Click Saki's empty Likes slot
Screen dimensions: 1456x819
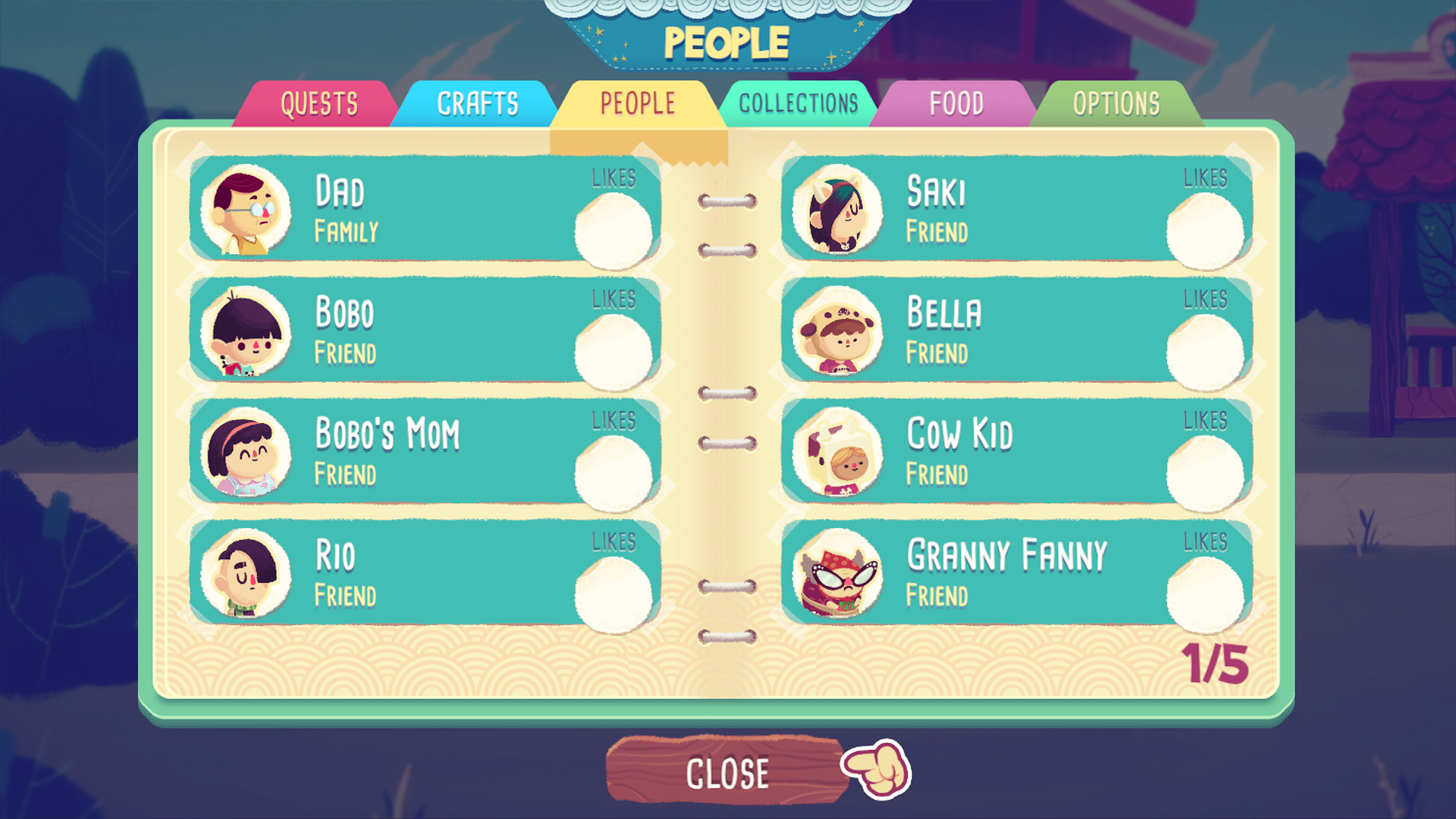pyautogui.click(x=1207, y=229)
